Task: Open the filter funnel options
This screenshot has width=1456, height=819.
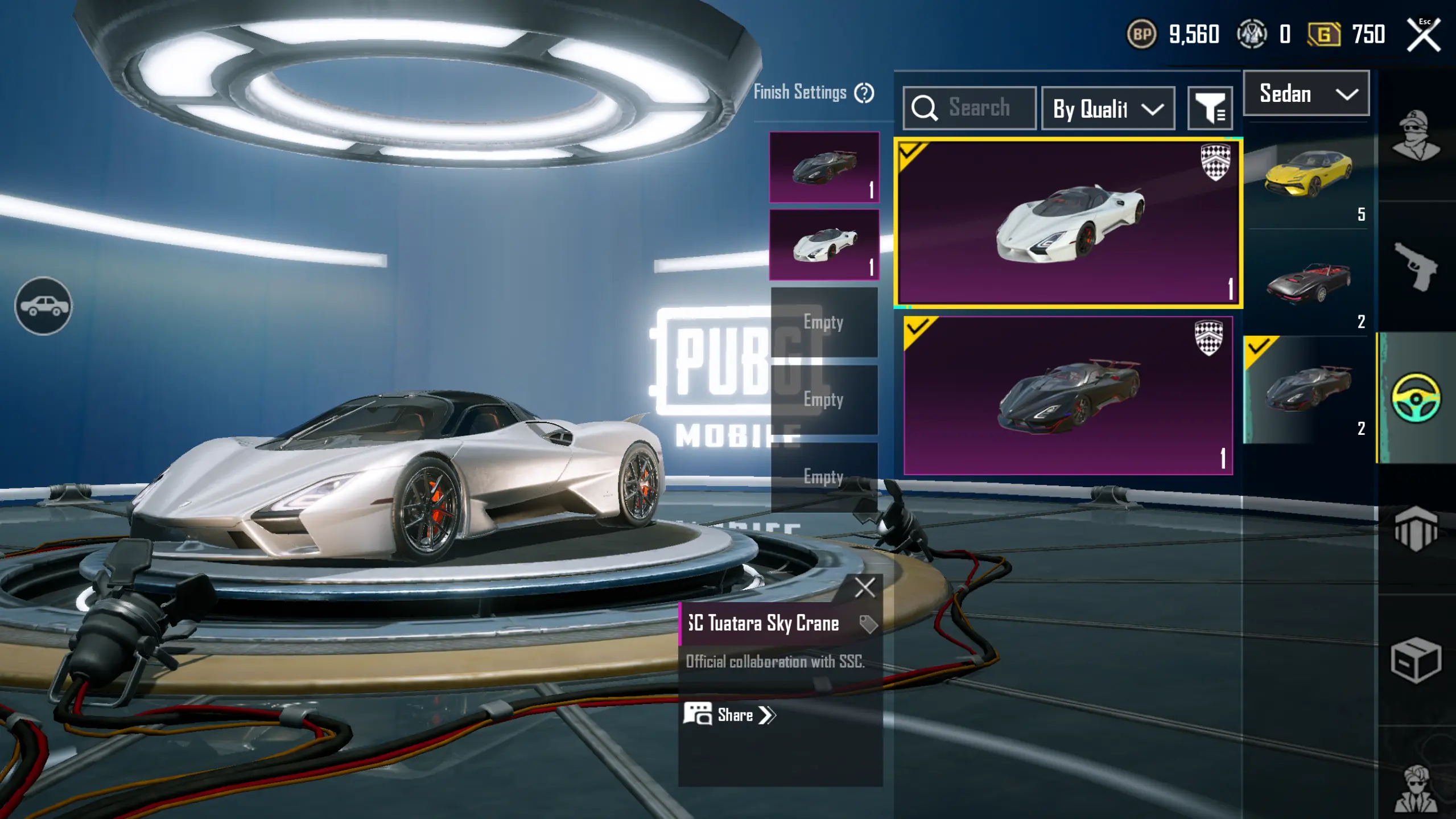Action: pyautogui.click(x=1210, y=108)
